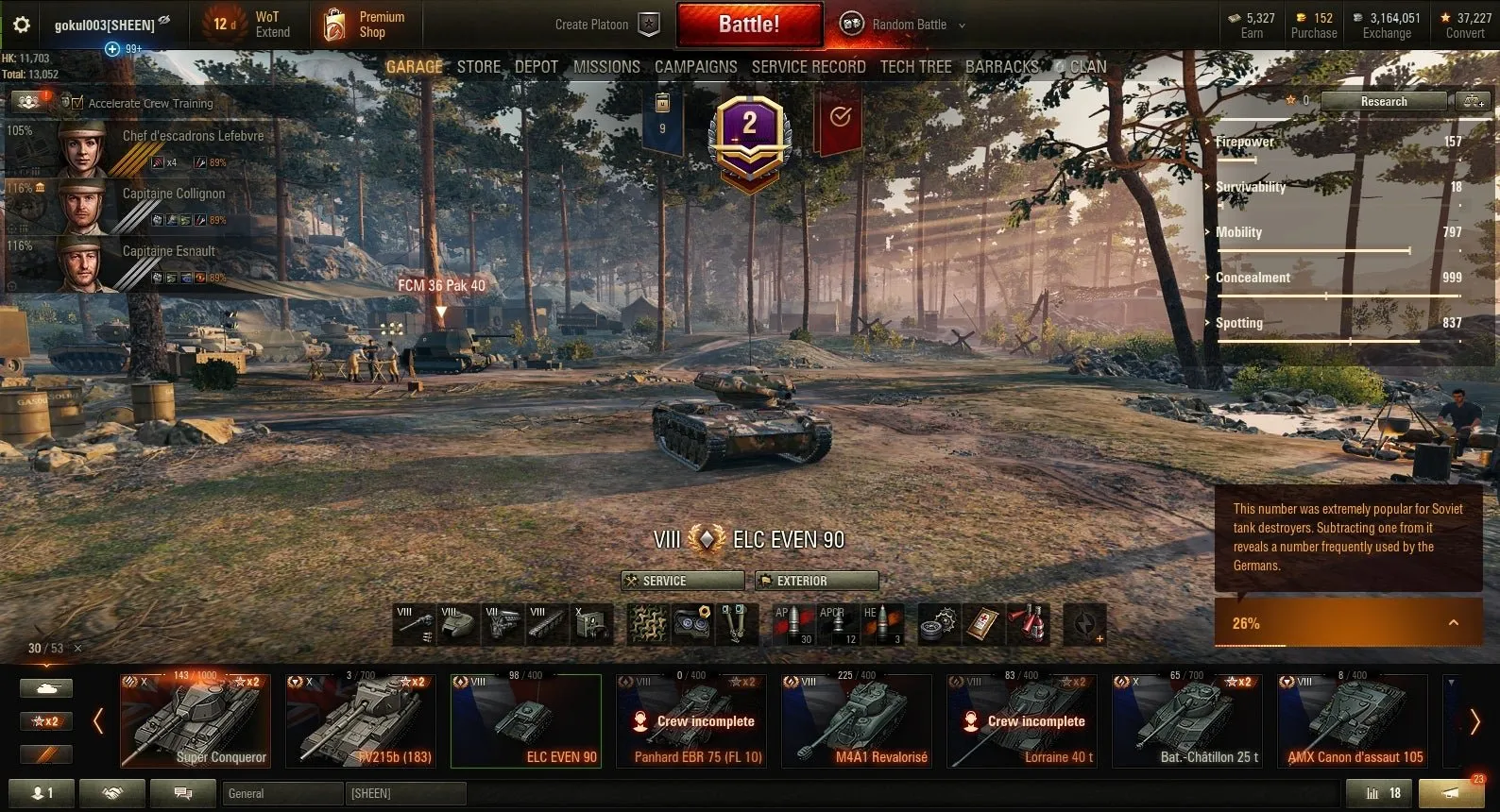Screen dimensions: 1500x812
Task: Collapse the 26% progress panel
Action: click(1453, 623)
